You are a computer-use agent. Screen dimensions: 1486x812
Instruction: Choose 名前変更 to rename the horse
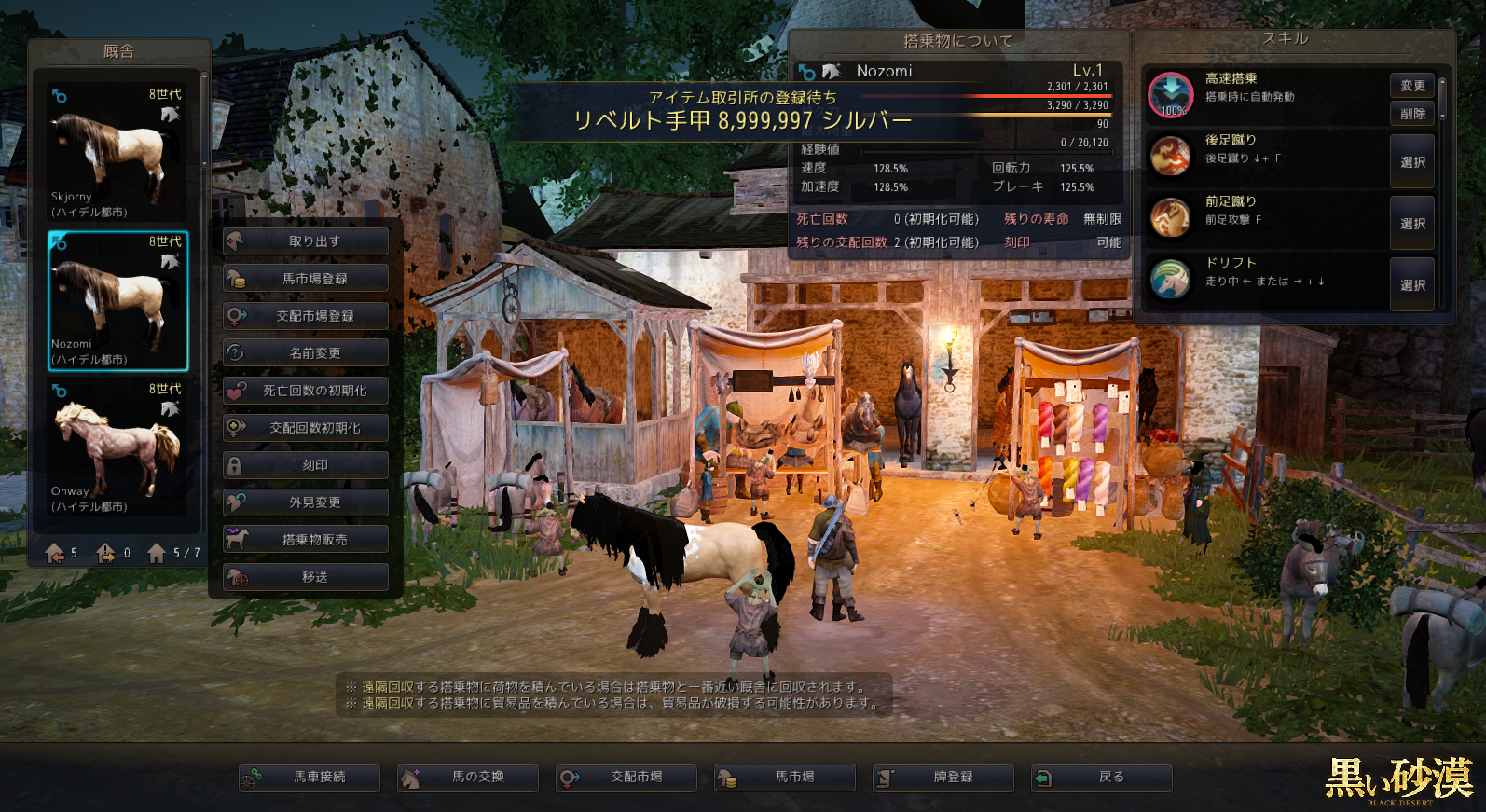pos(306,353)
